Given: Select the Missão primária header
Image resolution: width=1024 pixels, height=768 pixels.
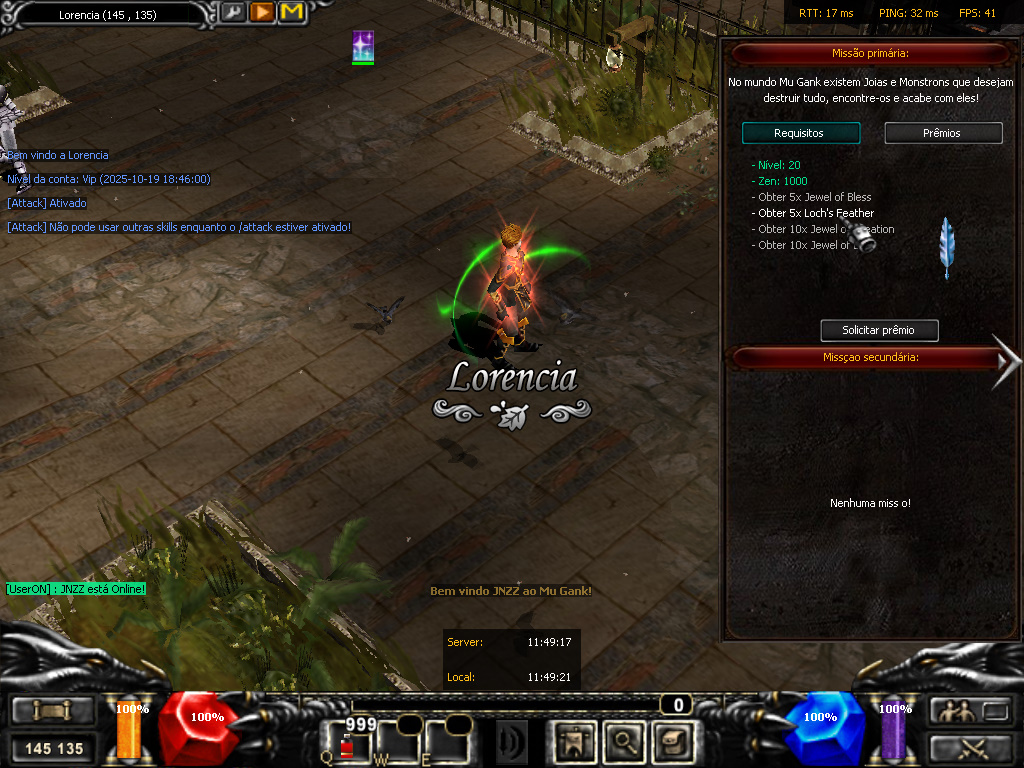Looking at the screenshot, I should click(x=870, y=53).
